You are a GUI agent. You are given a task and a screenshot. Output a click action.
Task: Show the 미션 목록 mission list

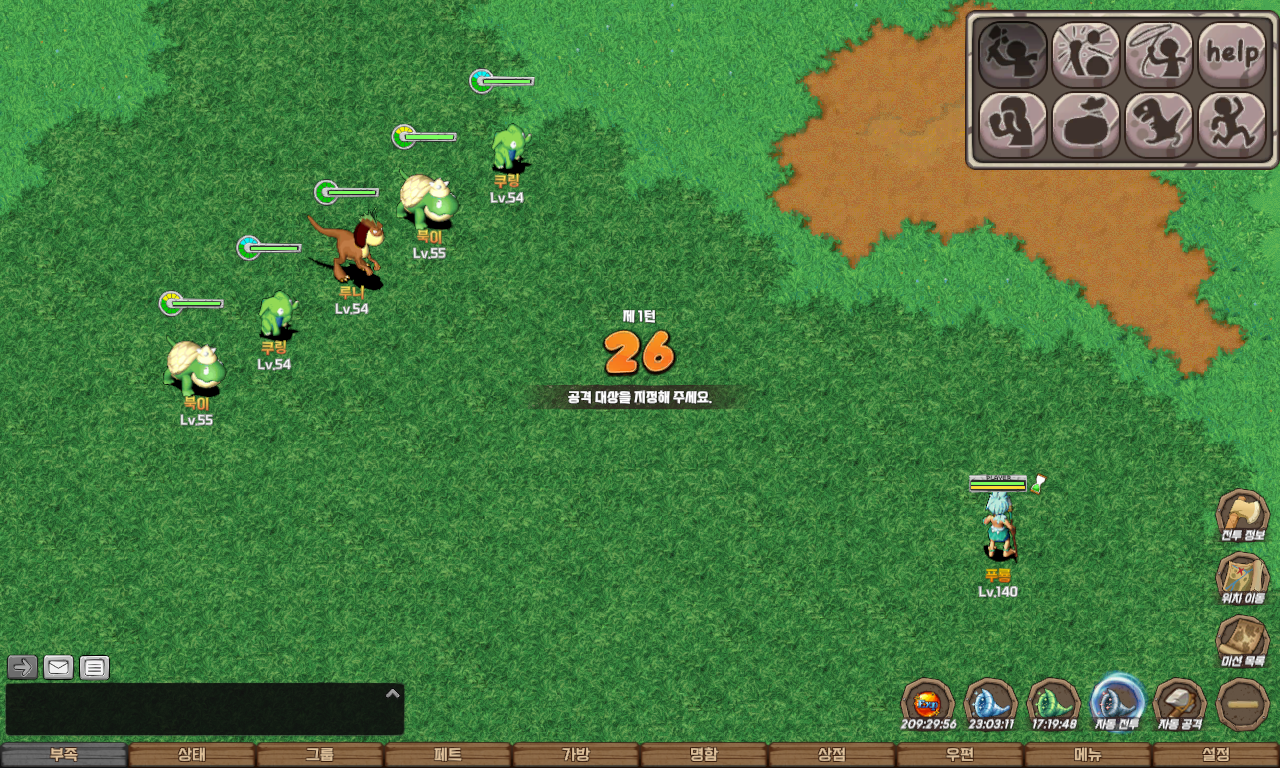tap(1242, 642)
